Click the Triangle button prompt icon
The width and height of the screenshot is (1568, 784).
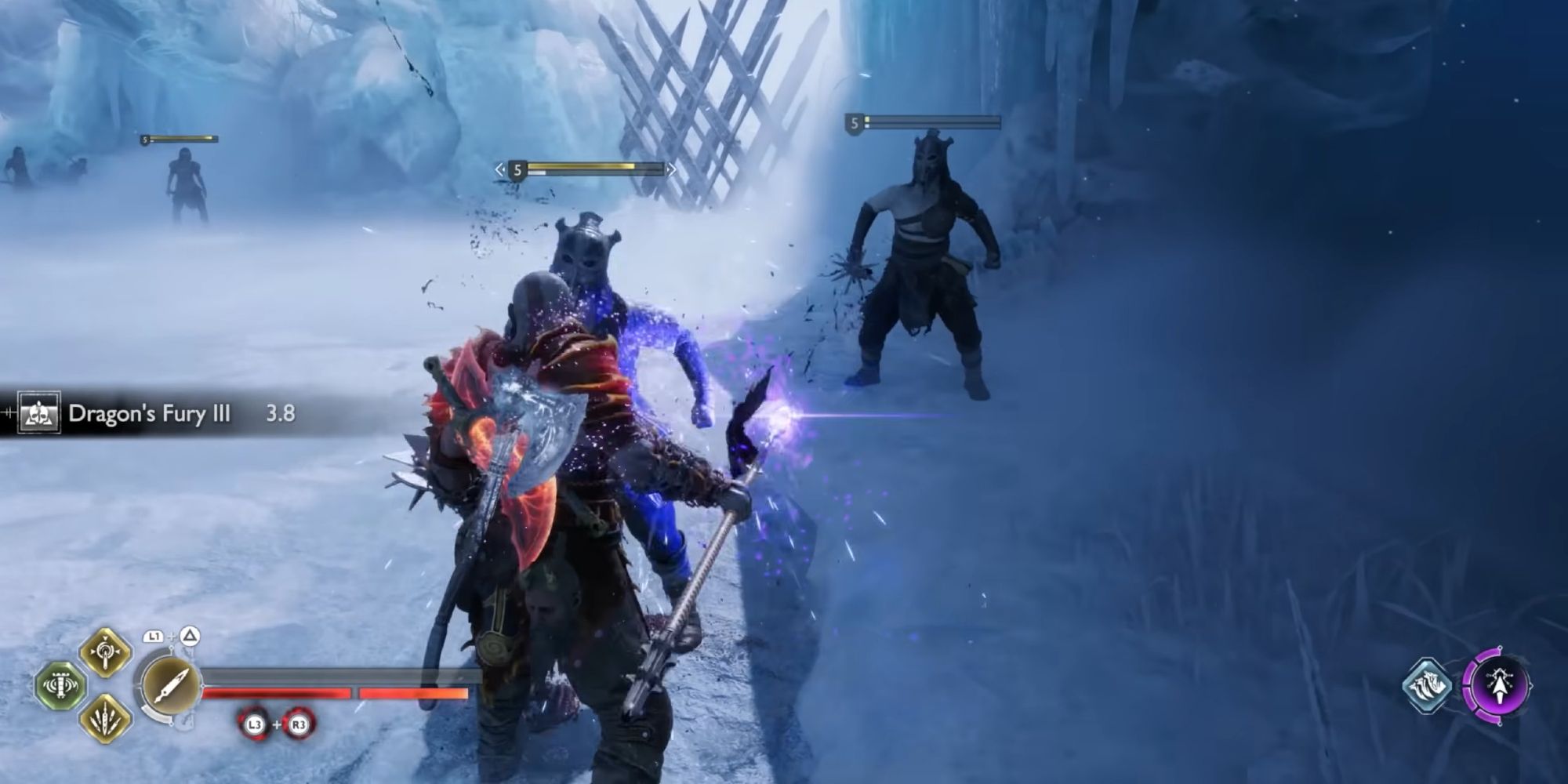[x=190, y=637]
